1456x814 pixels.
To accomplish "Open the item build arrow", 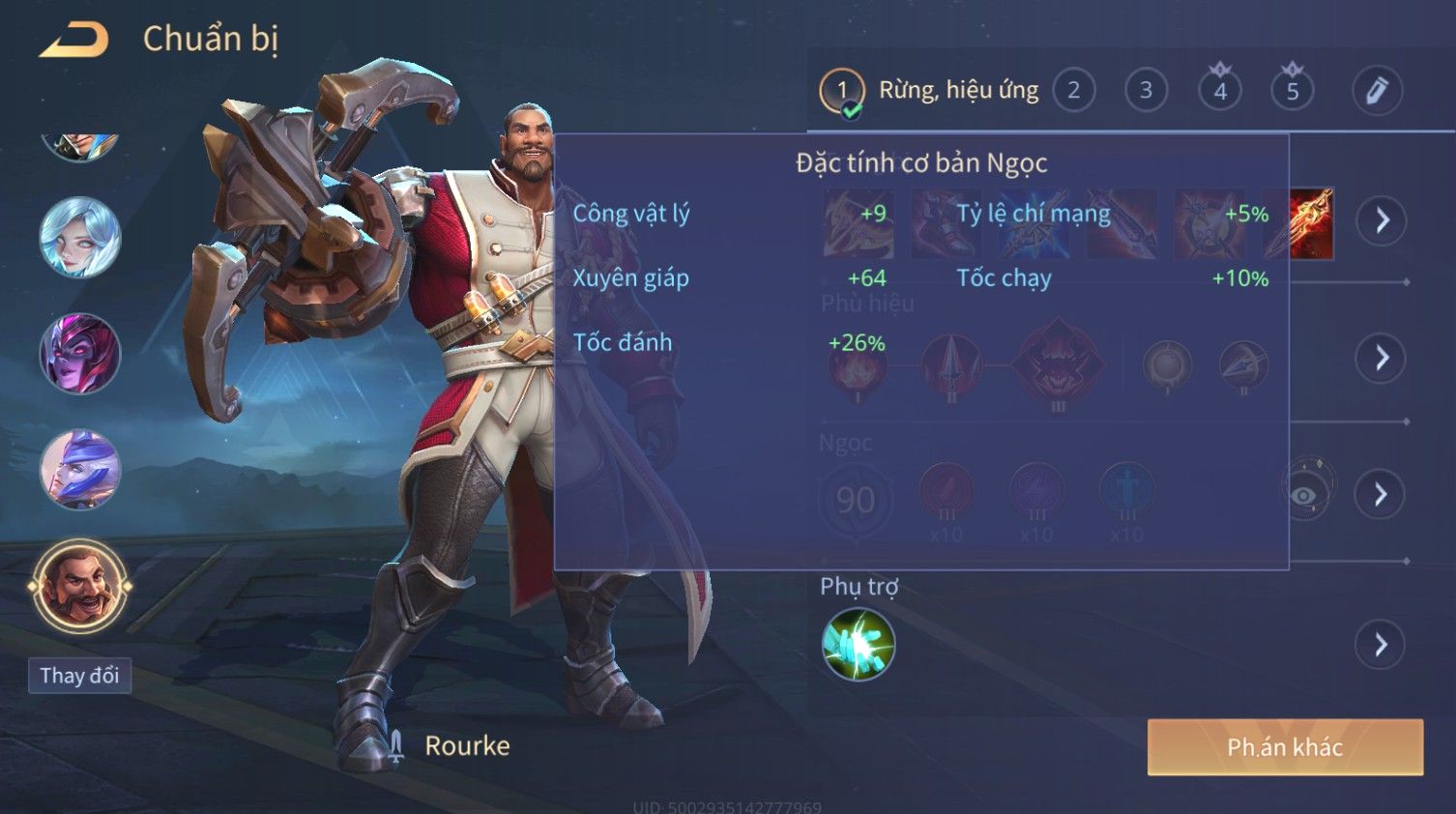I will (1382, 220).
